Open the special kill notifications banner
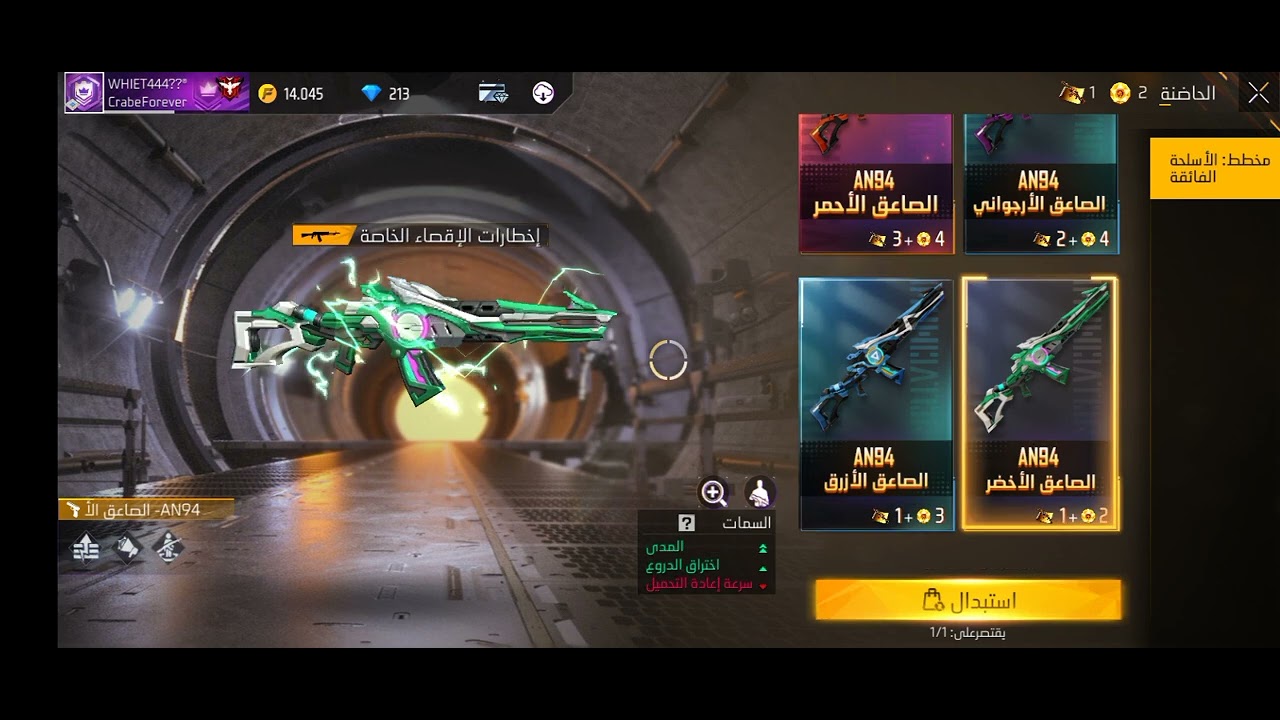This screenshot has height=720, width=1280. click(420, 236)
